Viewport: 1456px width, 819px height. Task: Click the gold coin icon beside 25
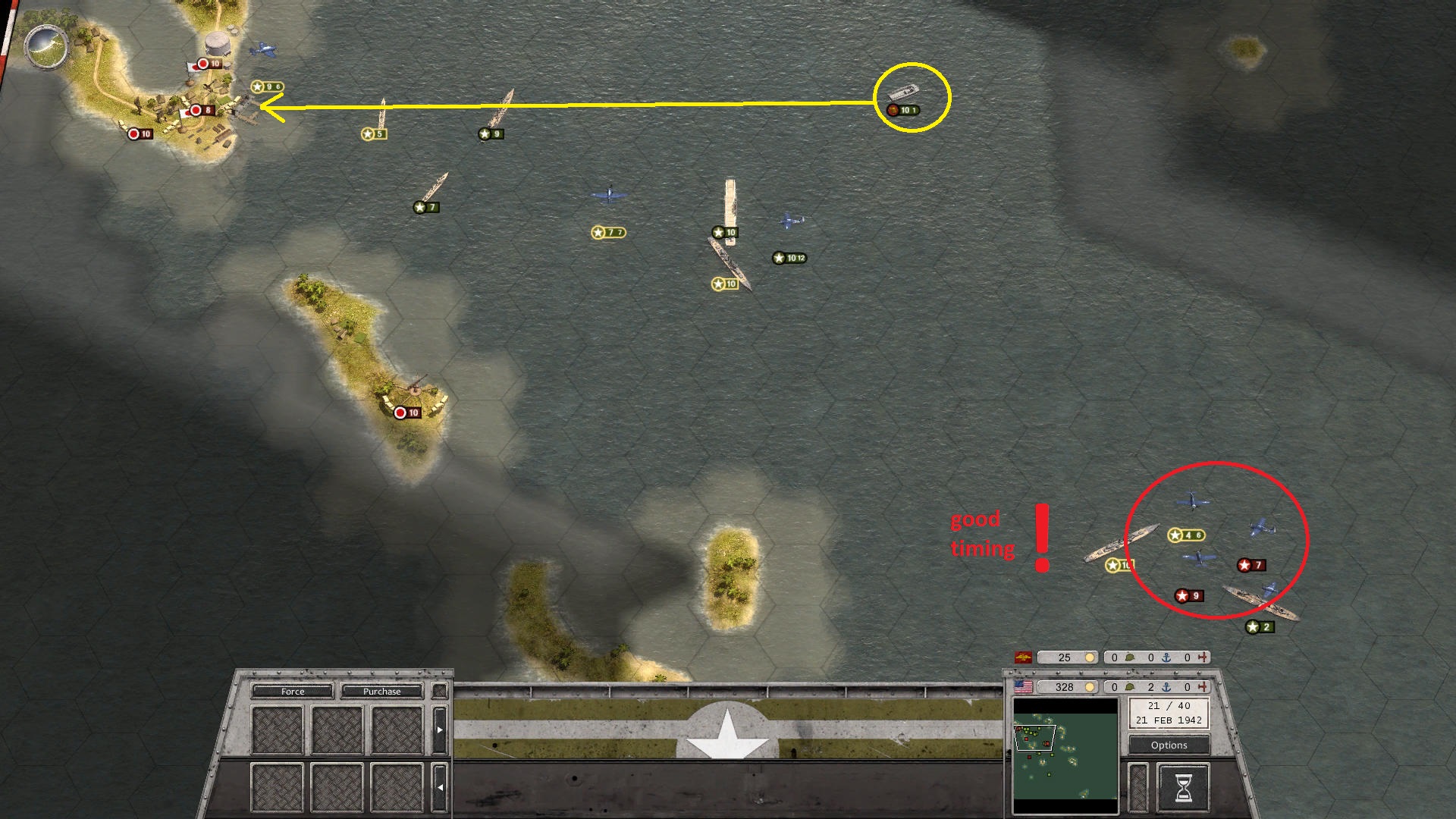1090,657
